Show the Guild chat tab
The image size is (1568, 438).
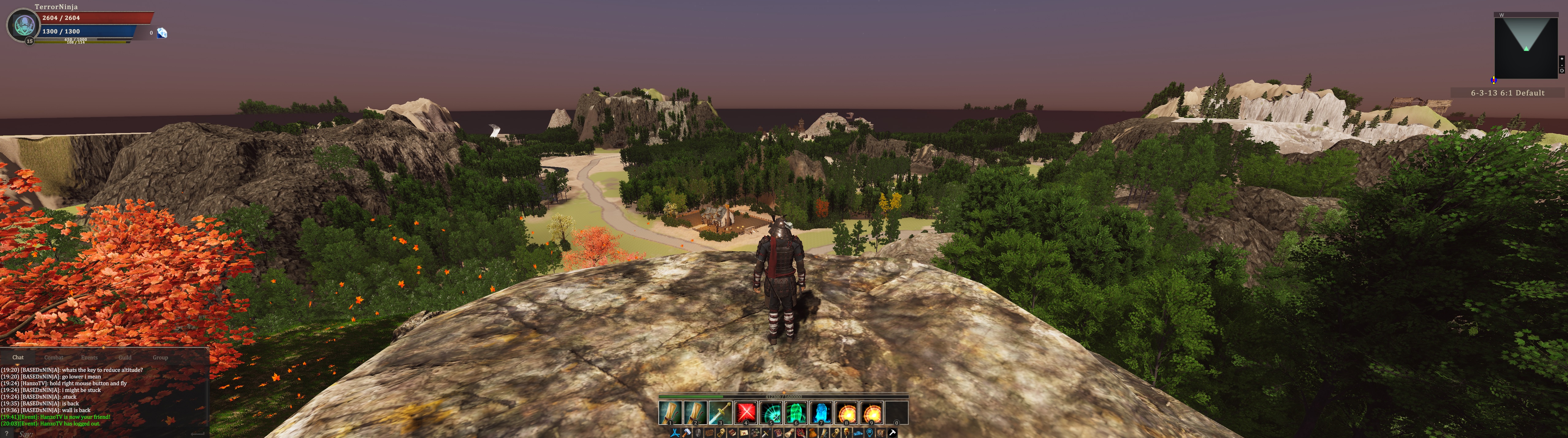coord(125,358)
